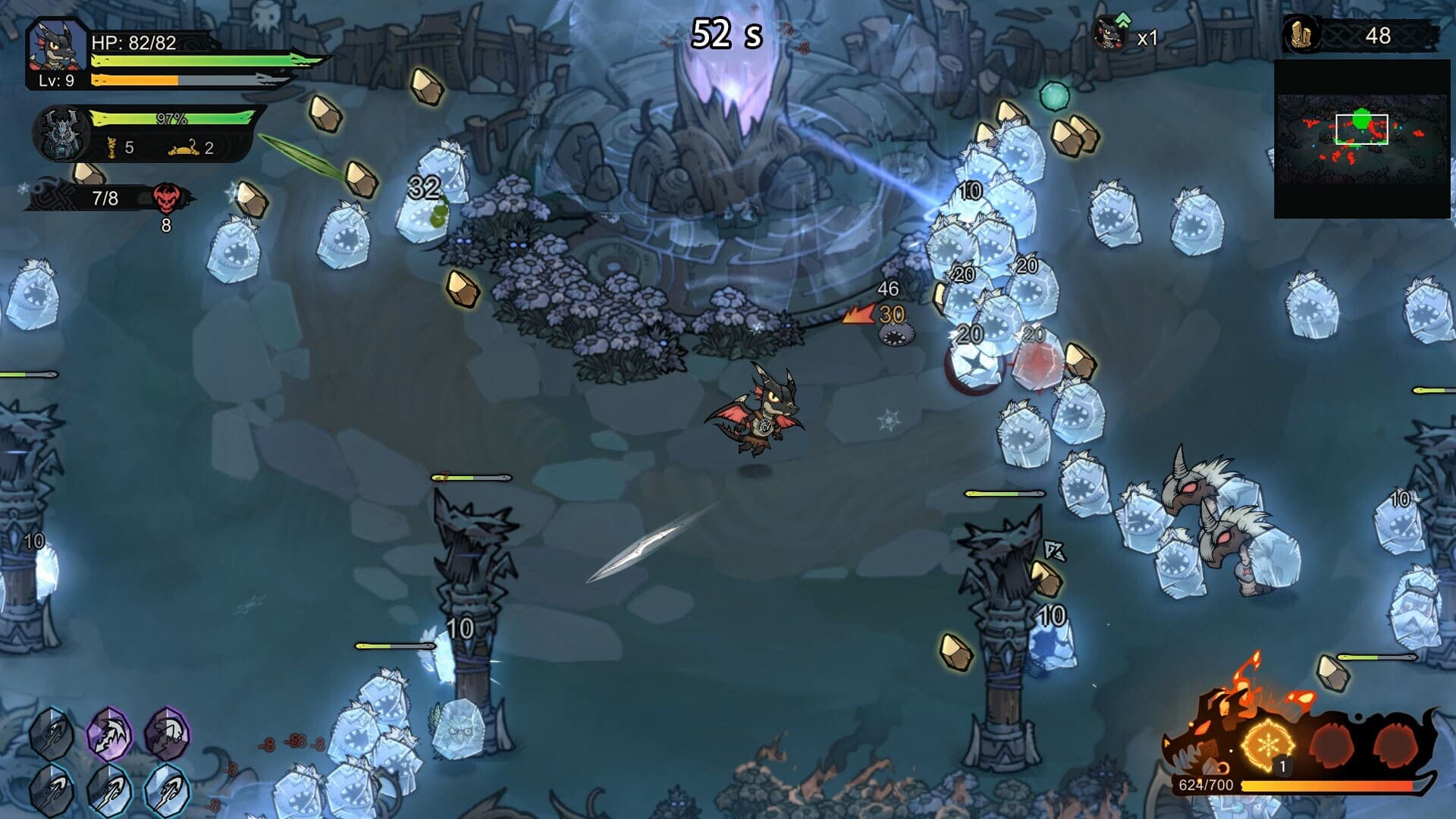
Task: Select the fully lit ice spear gem
Action: pos(167,790)
